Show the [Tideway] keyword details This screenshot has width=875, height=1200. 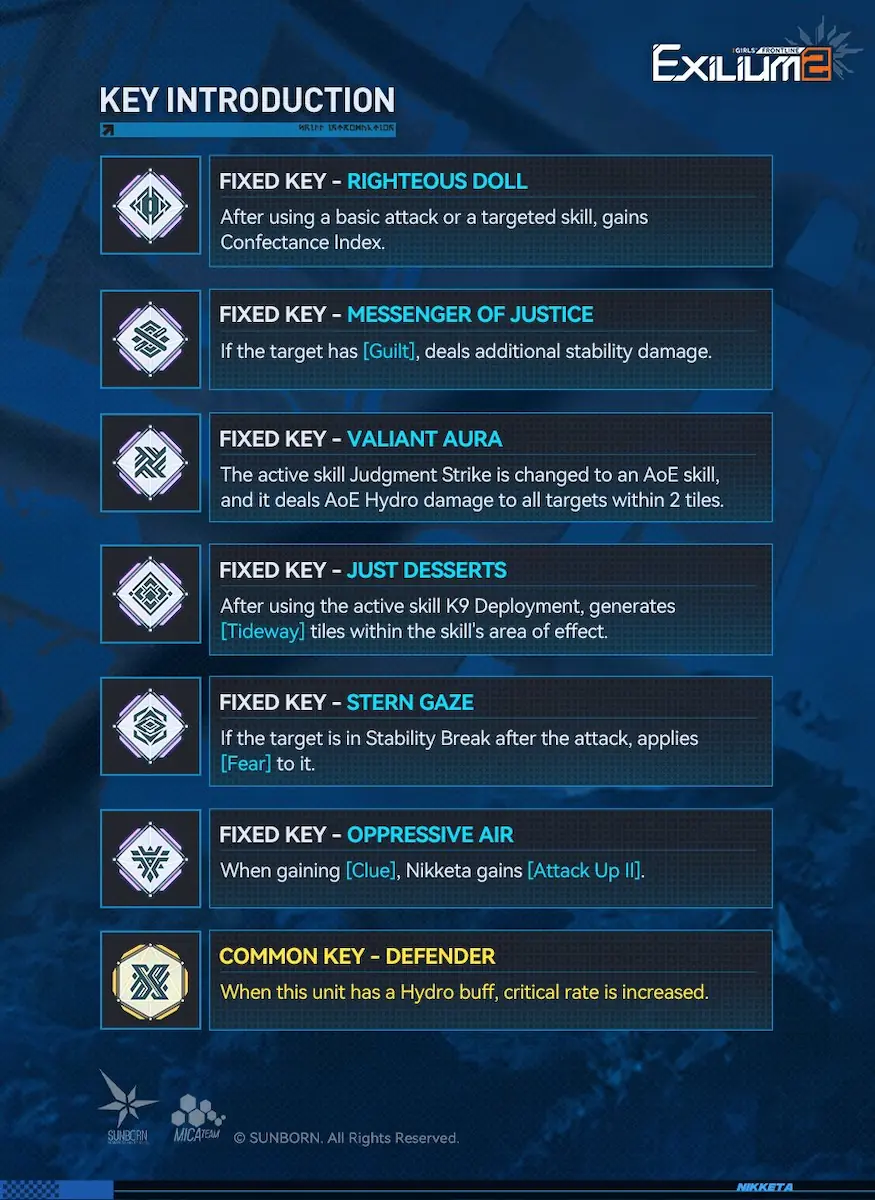pos(262,631)
